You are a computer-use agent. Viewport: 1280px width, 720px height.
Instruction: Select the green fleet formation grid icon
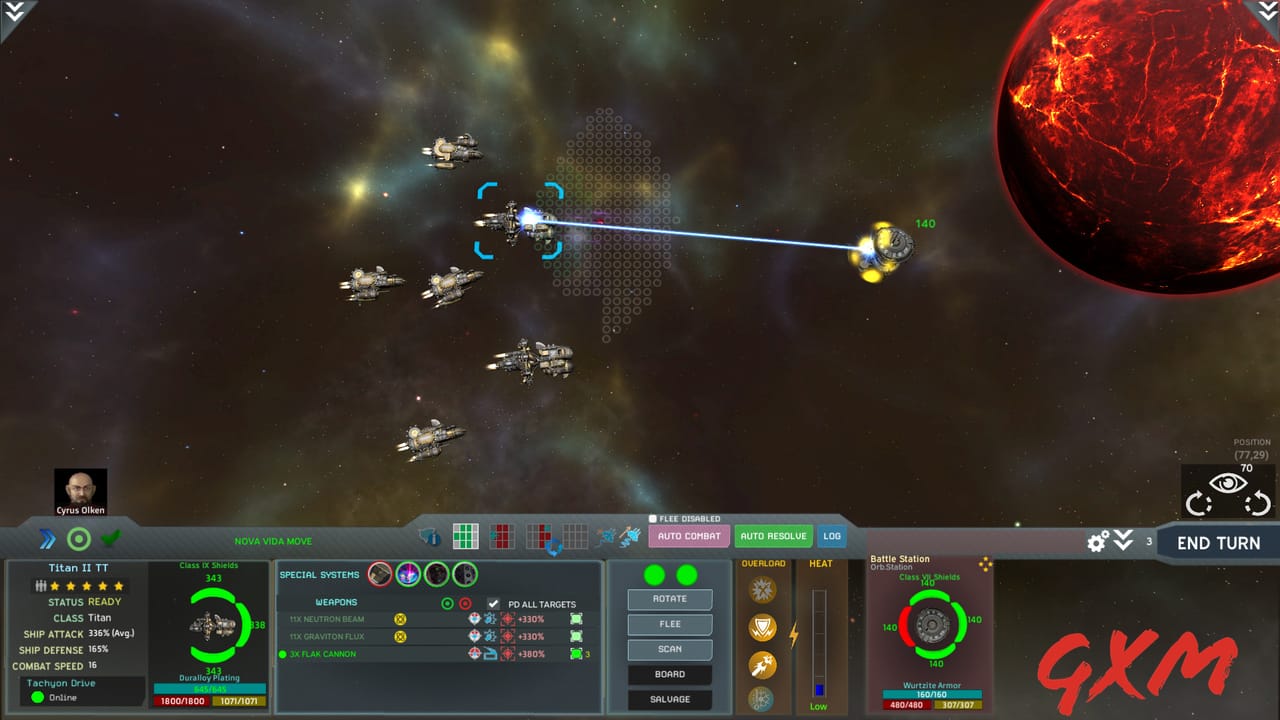(x=465, y=536)
